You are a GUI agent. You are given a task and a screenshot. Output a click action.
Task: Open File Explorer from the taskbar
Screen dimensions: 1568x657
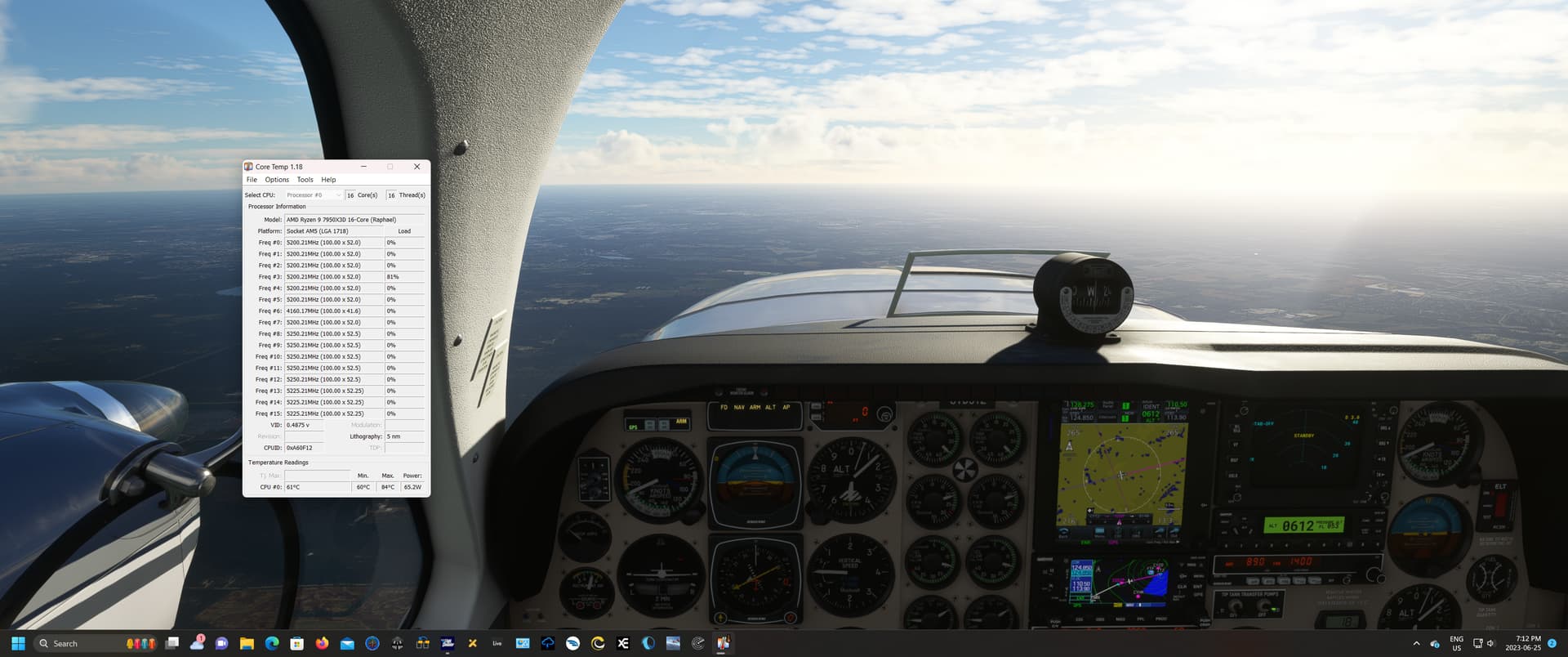pyautogui.click(x=247, y=643)
